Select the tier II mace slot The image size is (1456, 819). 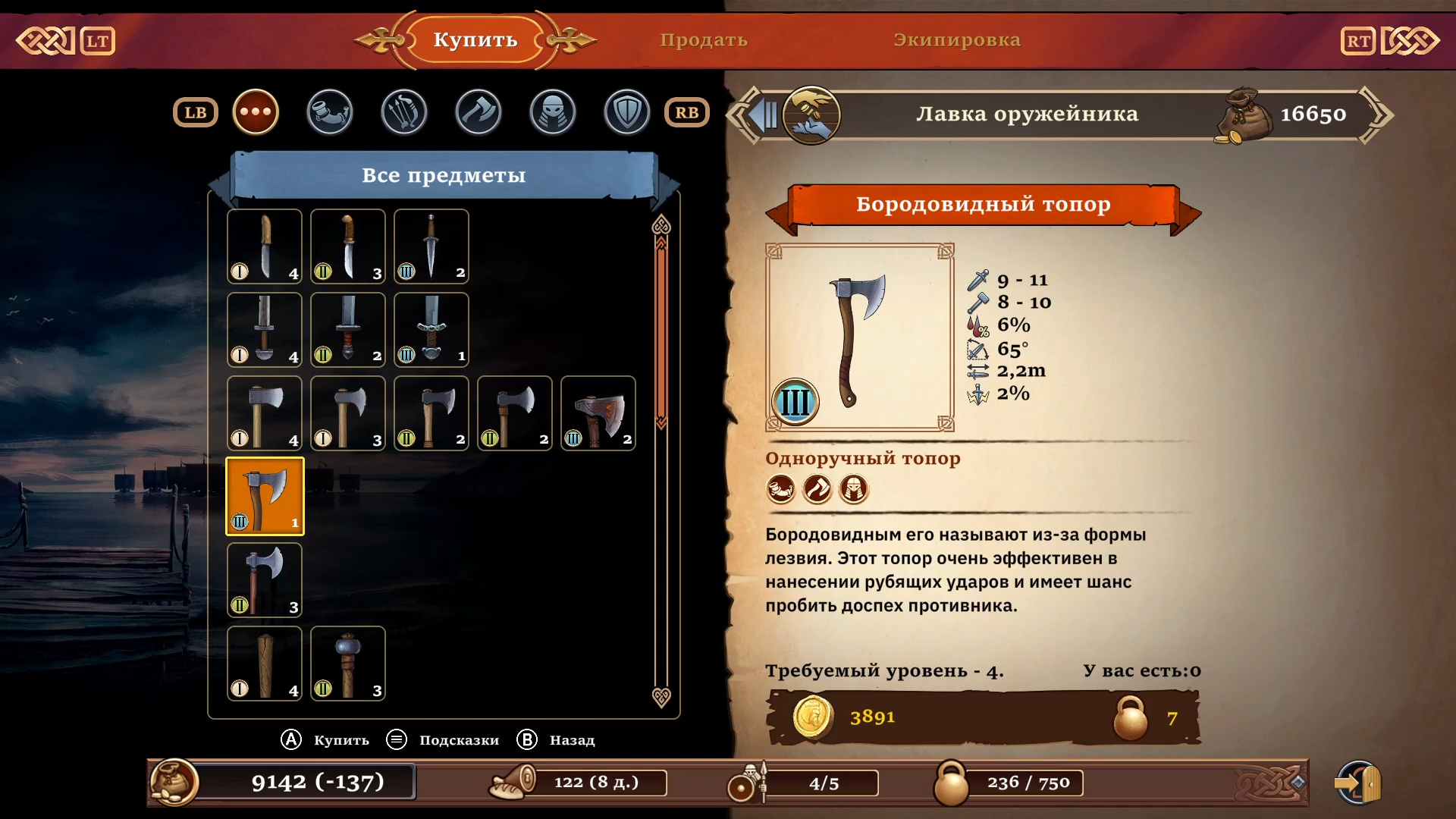[x=348, y=664]
